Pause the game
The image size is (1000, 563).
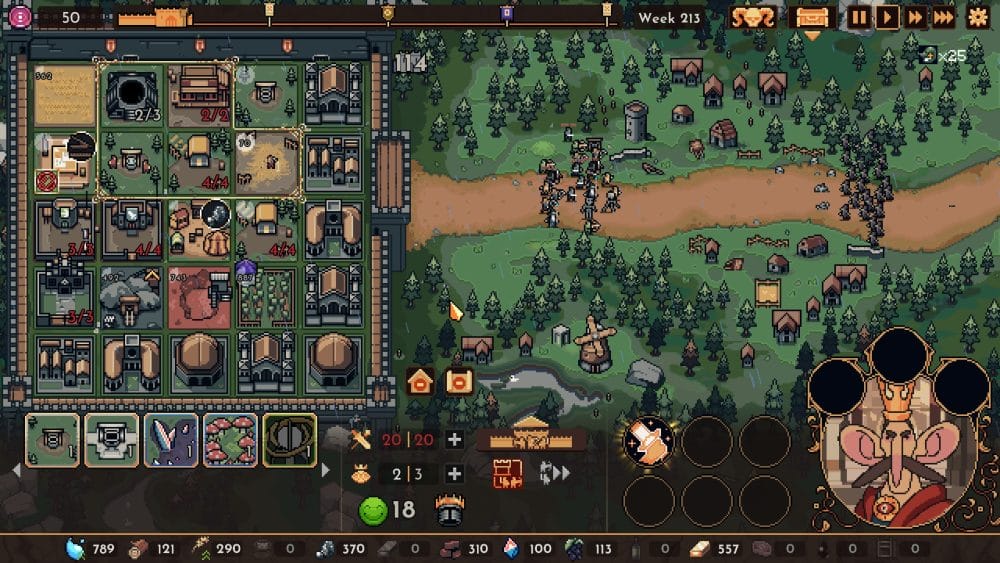[x=859, y=17]
